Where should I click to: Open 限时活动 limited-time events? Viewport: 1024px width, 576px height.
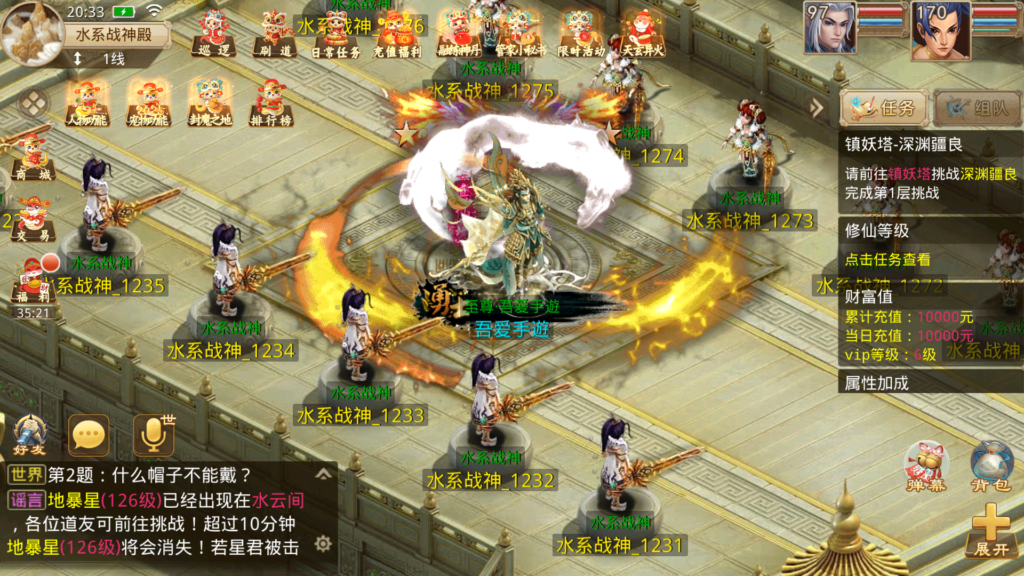[580, 33]
